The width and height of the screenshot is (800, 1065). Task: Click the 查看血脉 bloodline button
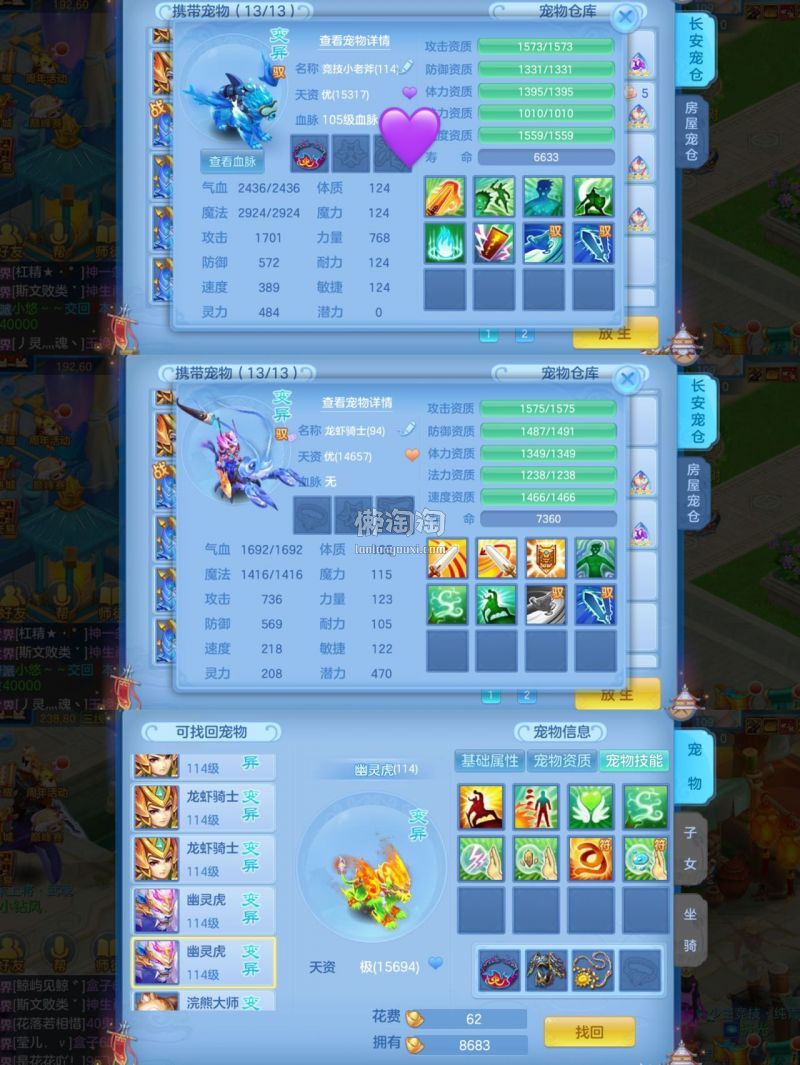pyautogui.click(x=232, y=162)
